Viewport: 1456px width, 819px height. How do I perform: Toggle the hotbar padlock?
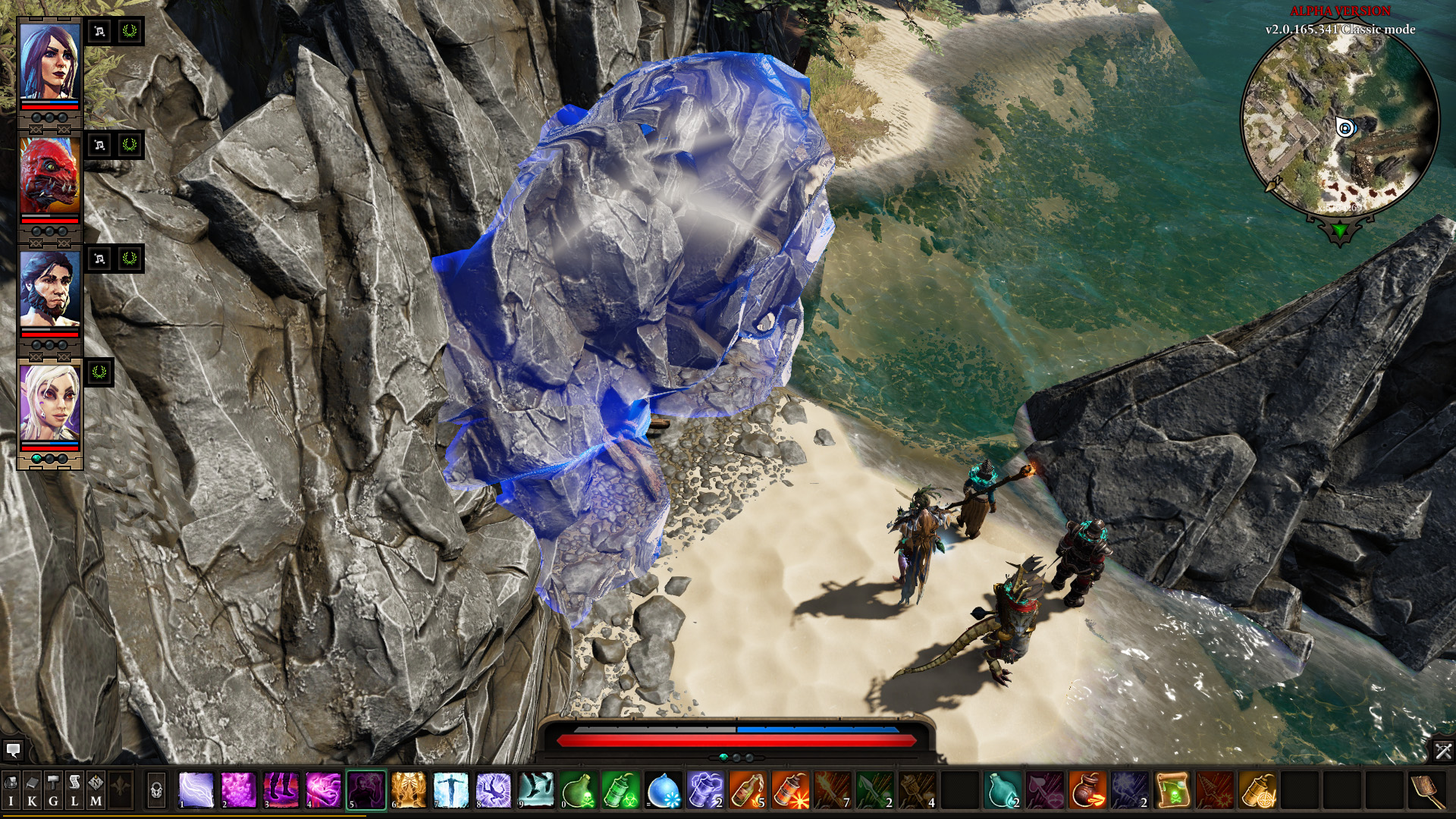click(156, 791)
